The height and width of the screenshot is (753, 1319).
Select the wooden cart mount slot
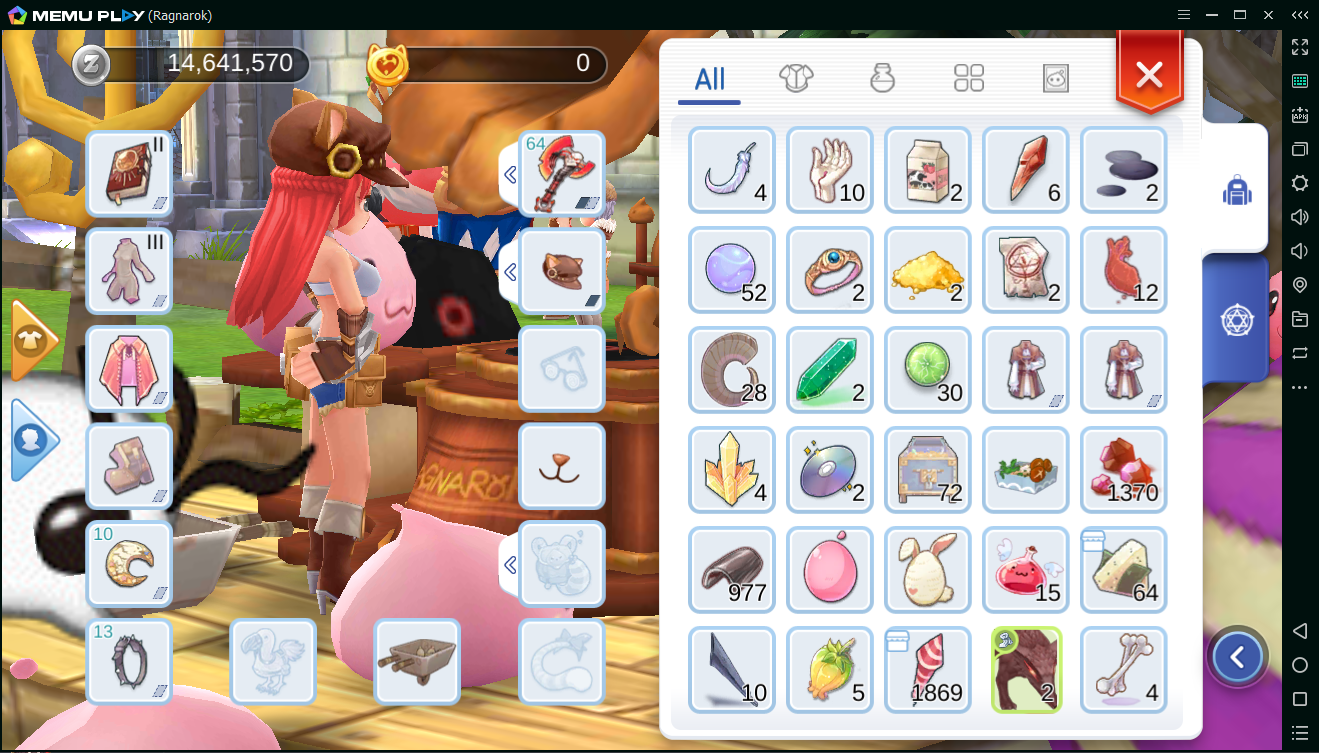(417, 662)
